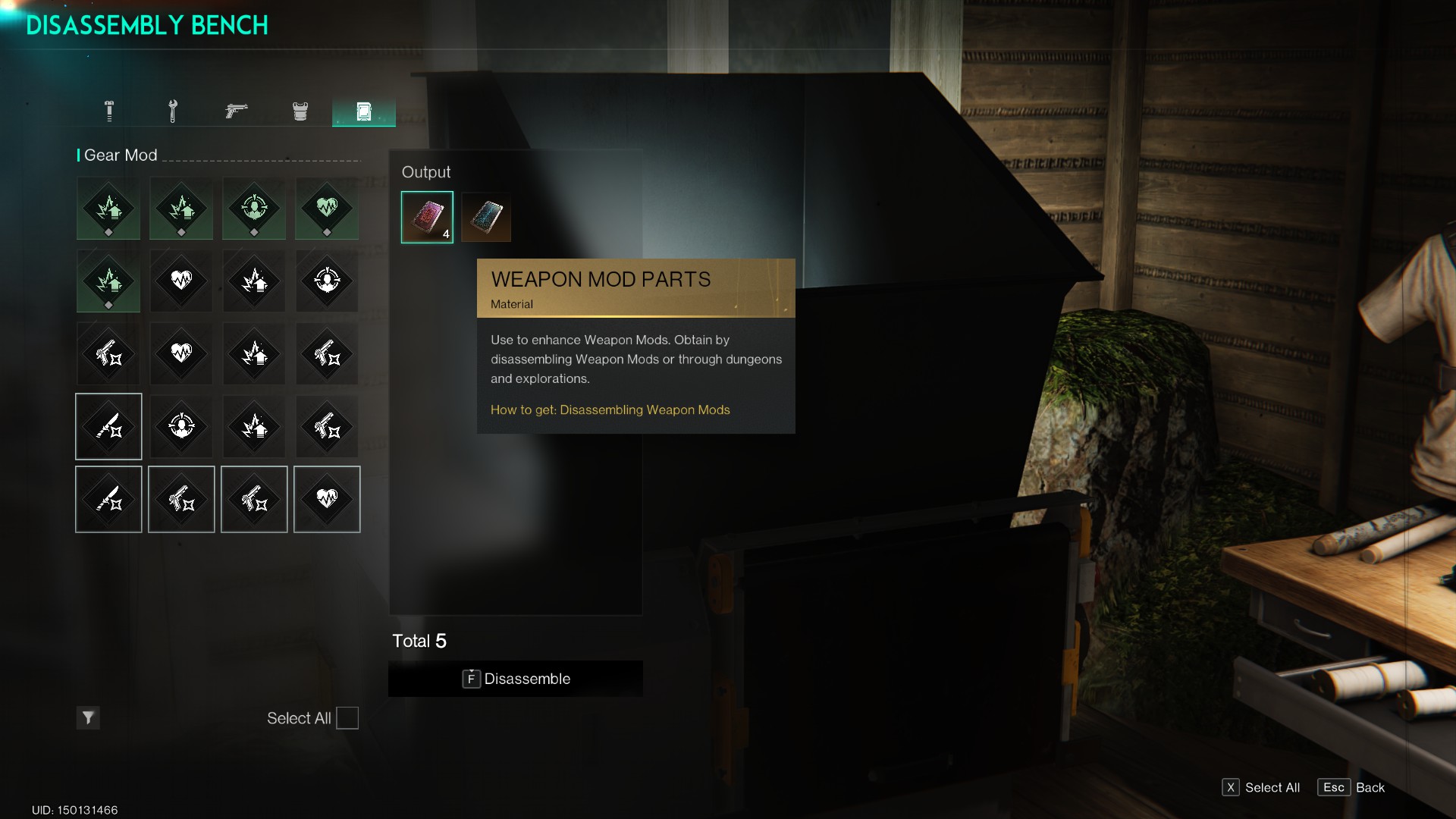
Task: Enable the Select All checkbox
Action: click(x=347, y=717)
